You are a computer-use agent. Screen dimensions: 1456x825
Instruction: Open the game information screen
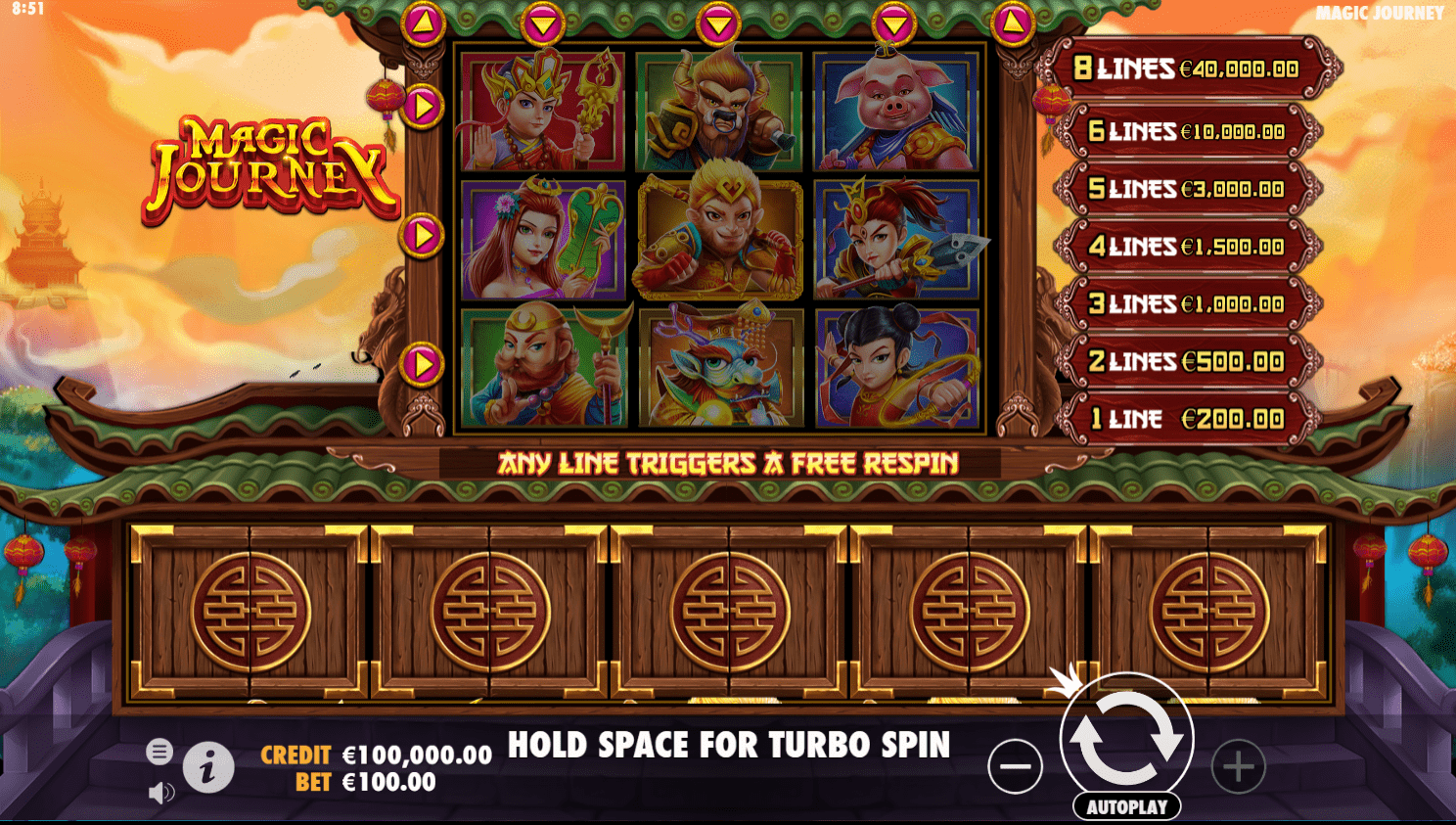click(208, 767)
